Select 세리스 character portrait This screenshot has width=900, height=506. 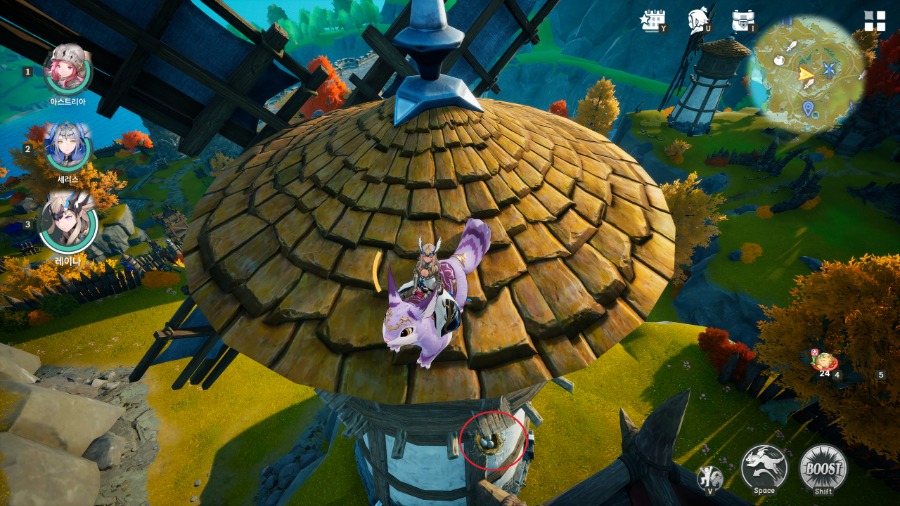pos(67,146)
